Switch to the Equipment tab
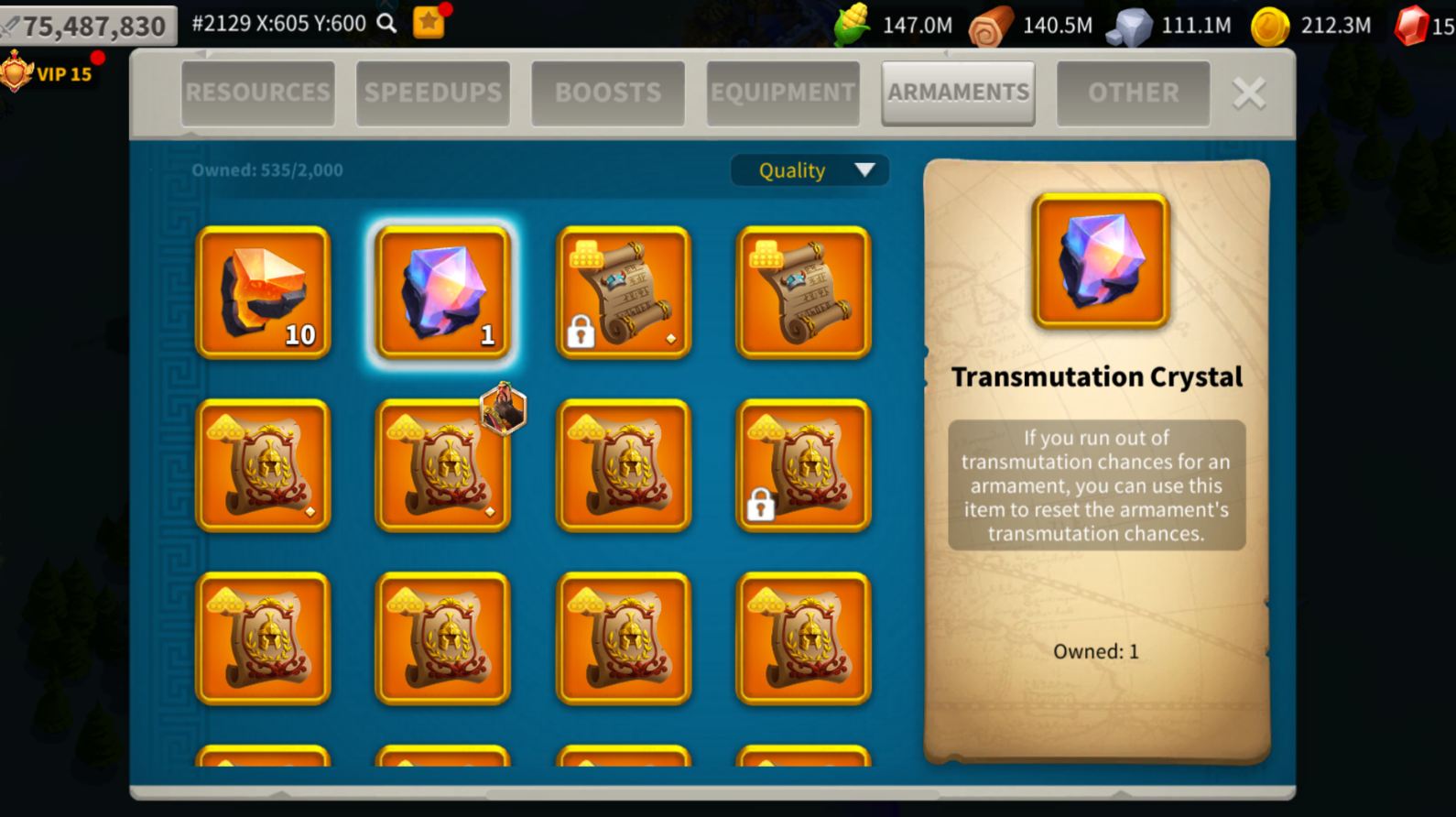The width and height of the screenshot is (1456, 817). point(782,92)
